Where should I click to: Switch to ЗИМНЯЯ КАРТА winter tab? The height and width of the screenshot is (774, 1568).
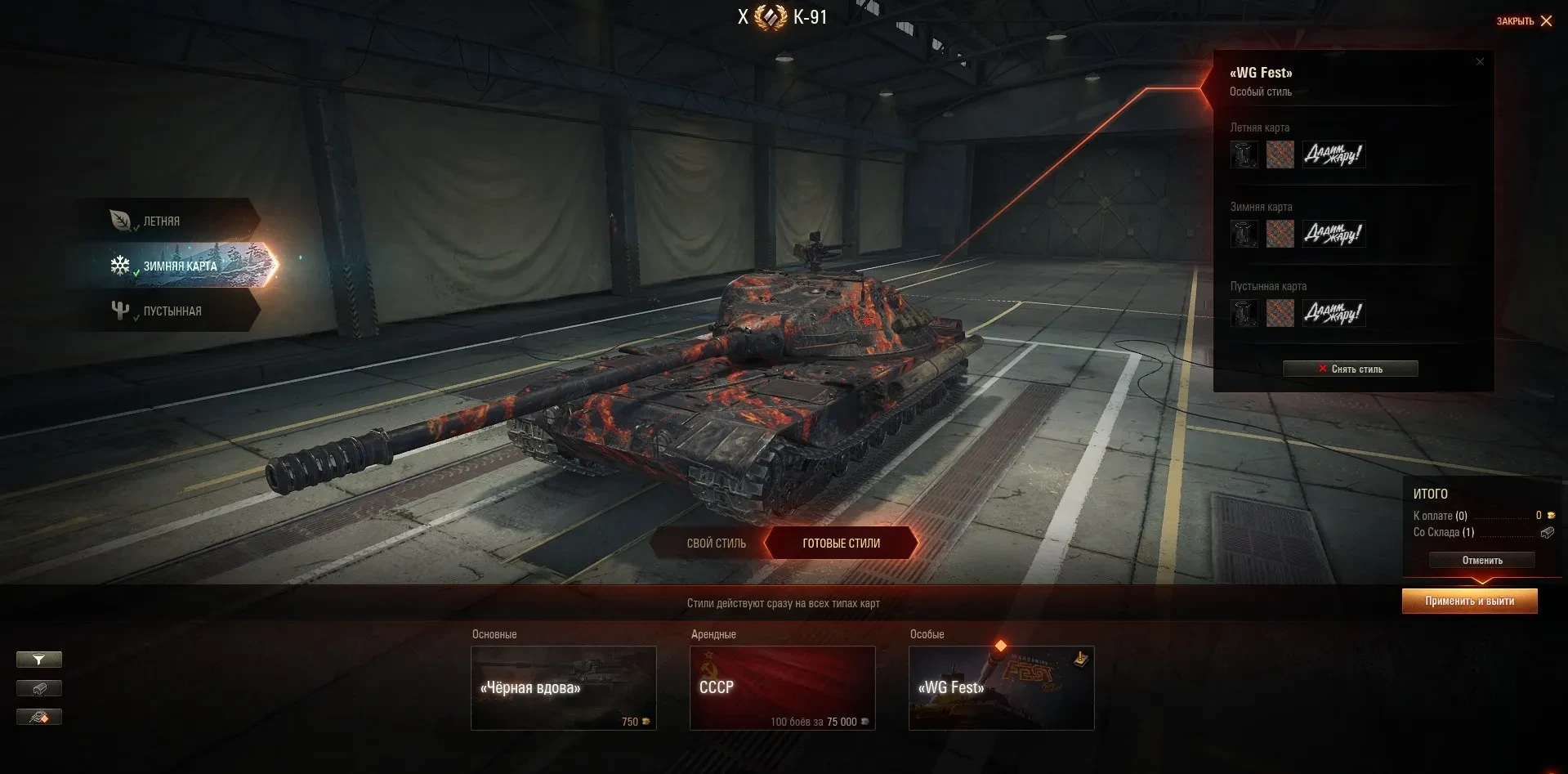[180, 266]
